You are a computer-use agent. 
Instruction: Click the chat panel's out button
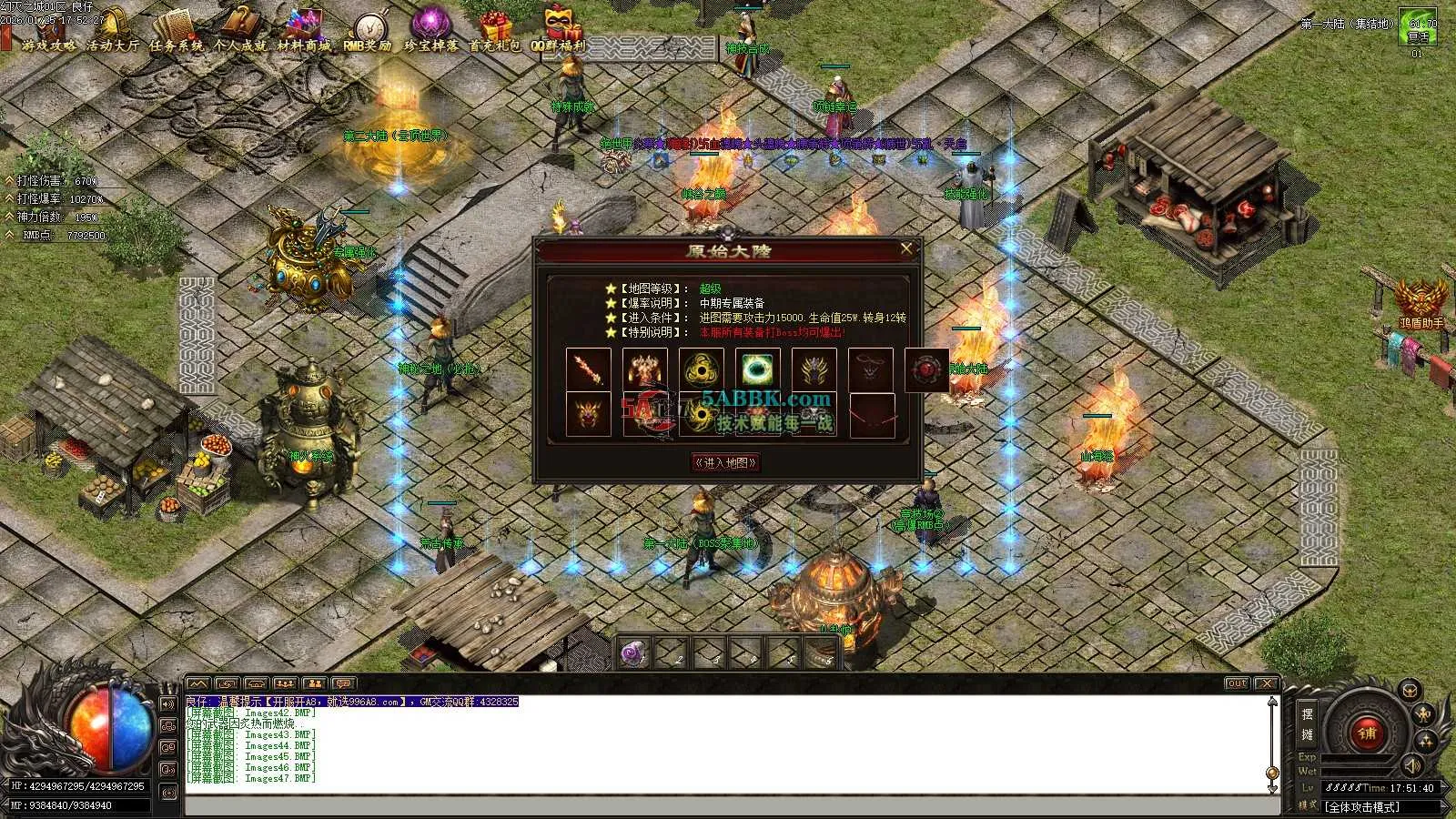[1237, 683]
